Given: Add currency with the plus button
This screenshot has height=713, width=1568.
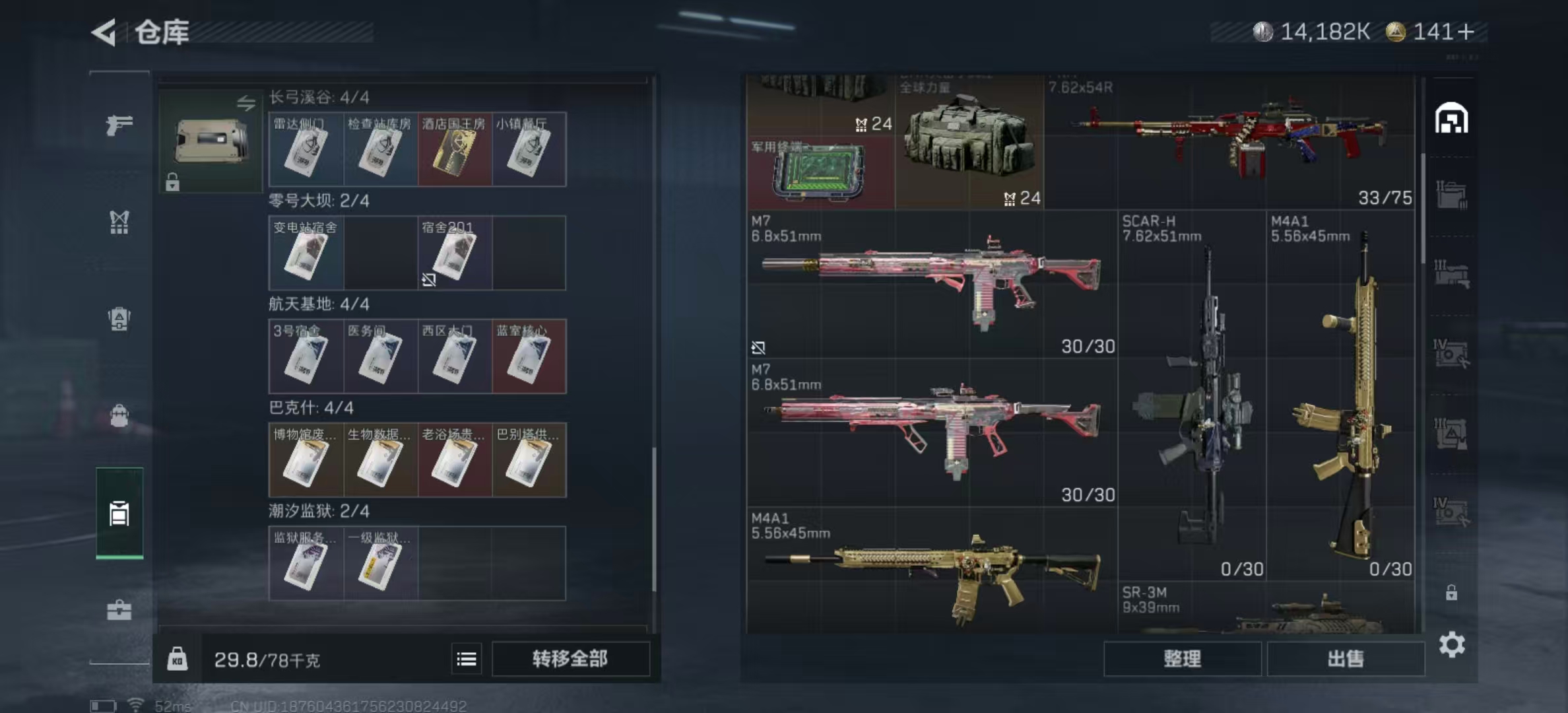Looking at the screenshot, I should point(1466,32).
